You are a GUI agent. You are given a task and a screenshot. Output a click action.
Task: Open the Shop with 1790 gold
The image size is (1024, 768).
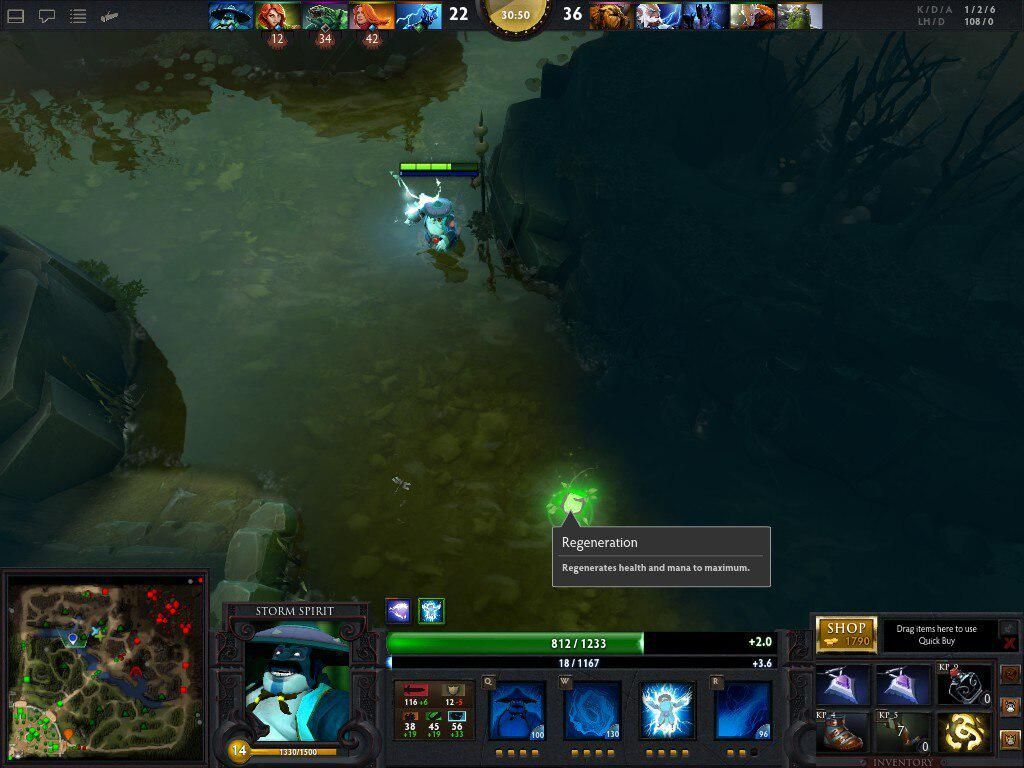(x=846, y=634)
